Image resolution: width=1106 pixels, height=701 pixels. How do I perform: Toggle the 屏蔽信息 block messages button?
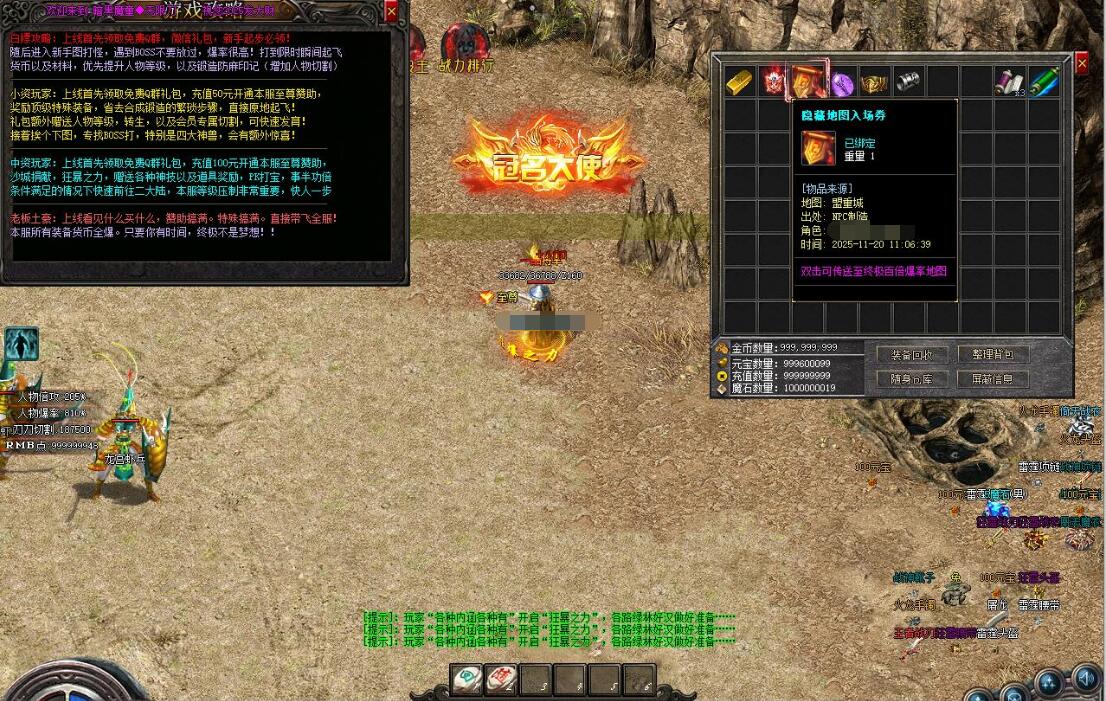click(992, 379)
